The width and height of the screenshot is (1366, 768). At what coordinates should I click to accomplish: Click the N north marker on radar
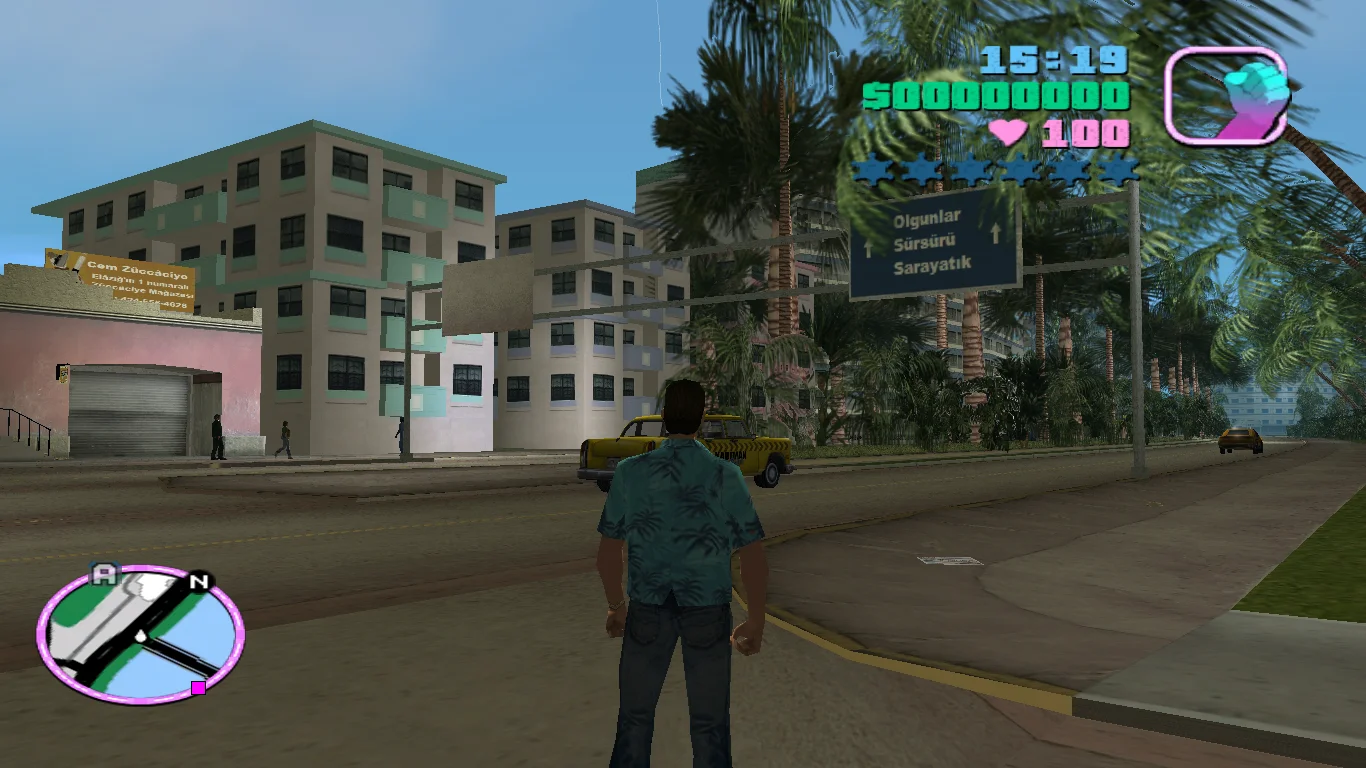200,581
